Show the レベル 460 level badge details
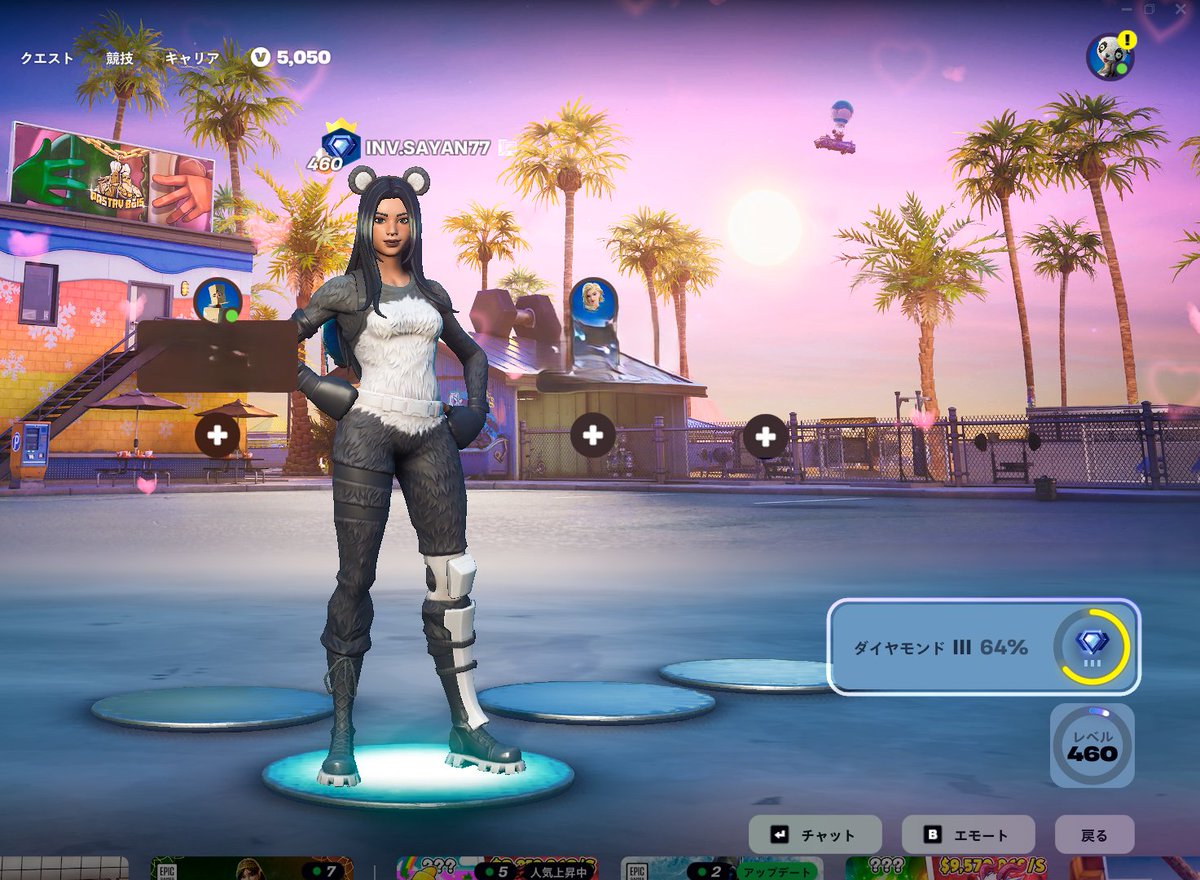This screenshot has height=880, width=1200. coord(1092,745)
